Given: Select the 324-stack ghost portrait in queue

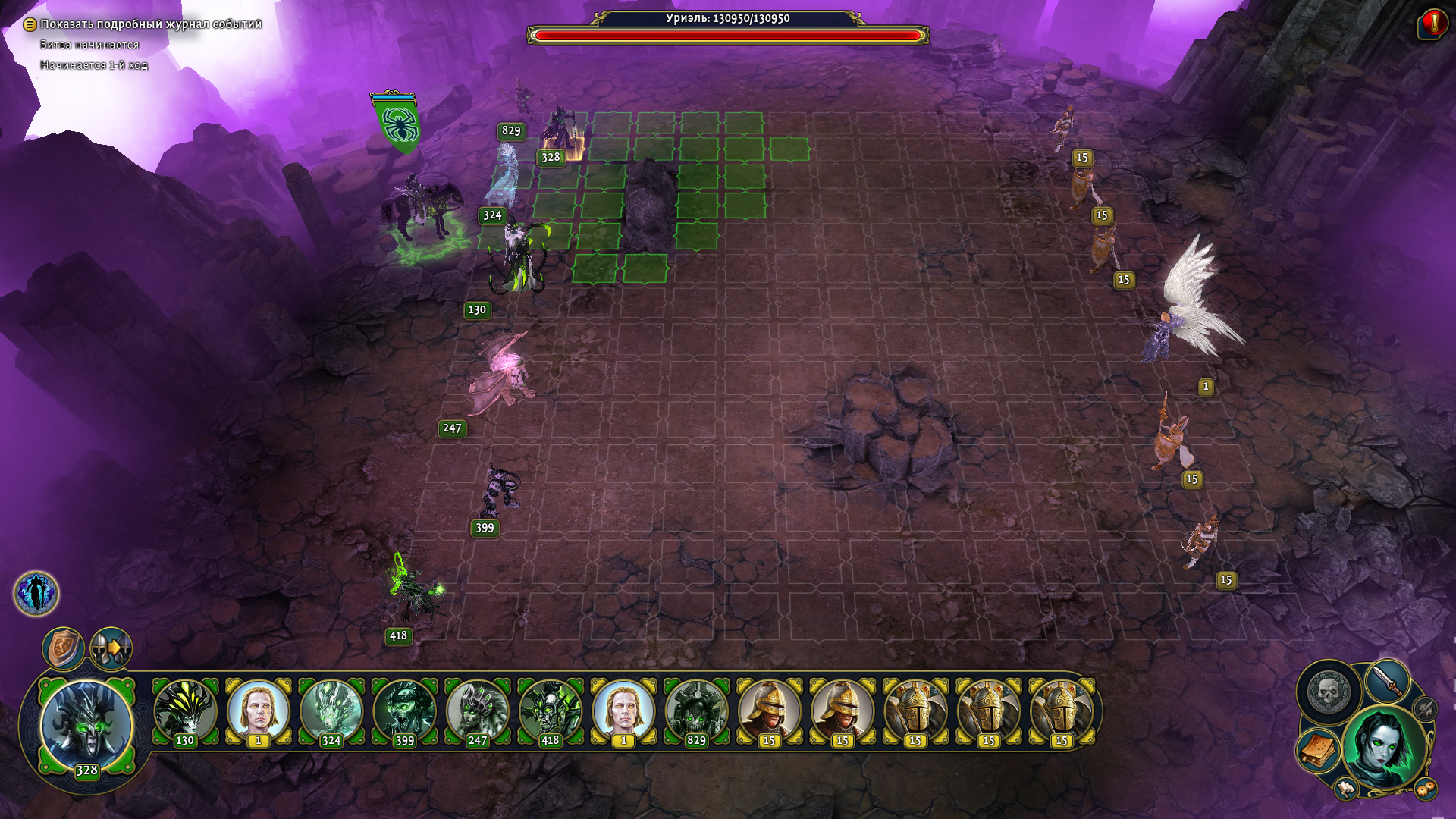Looking at the screenshot, I should coord(331,713).
